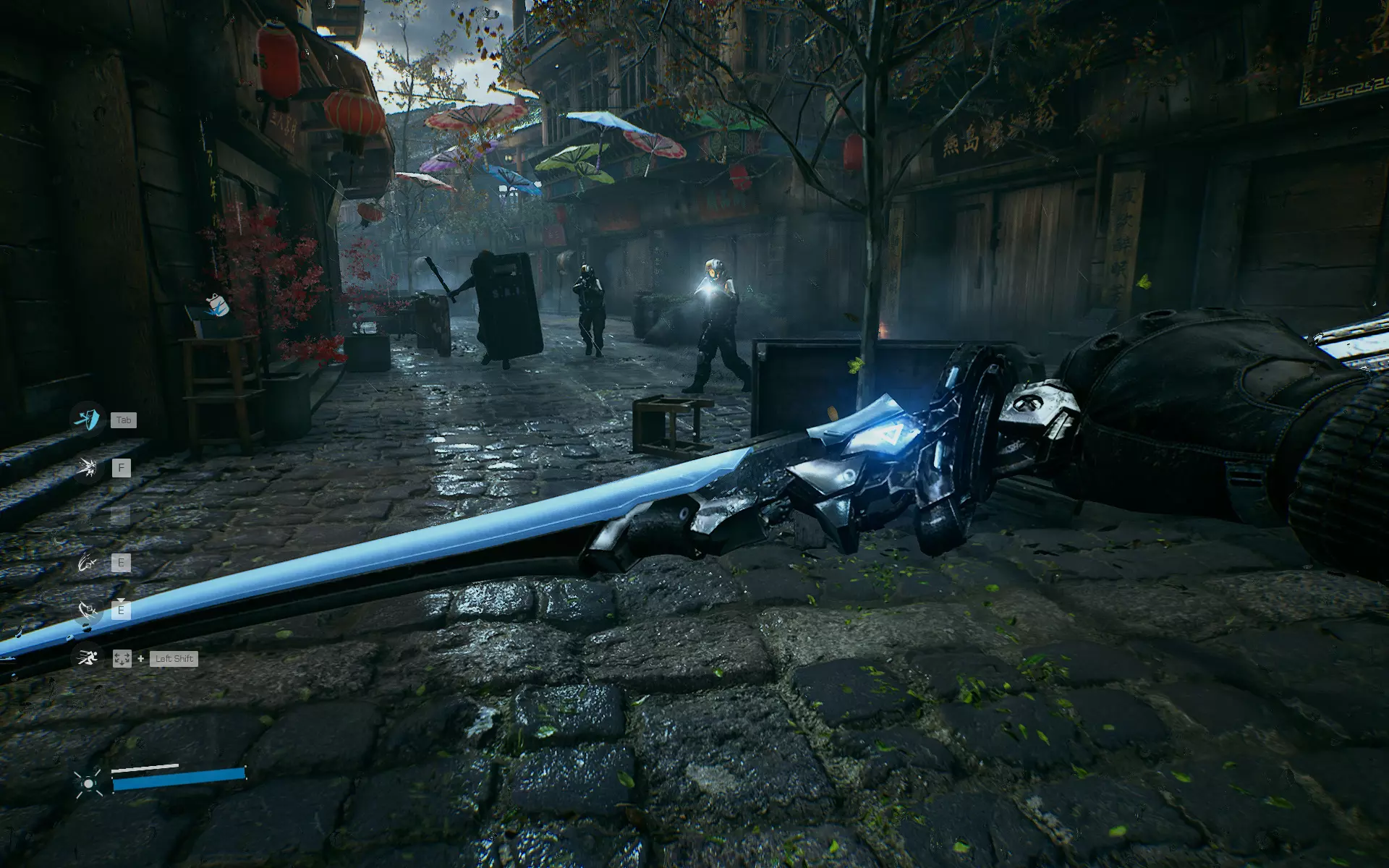Select the blue shield block ability icon
This screenshot has height=868, width=1389.
coord(88,419)
